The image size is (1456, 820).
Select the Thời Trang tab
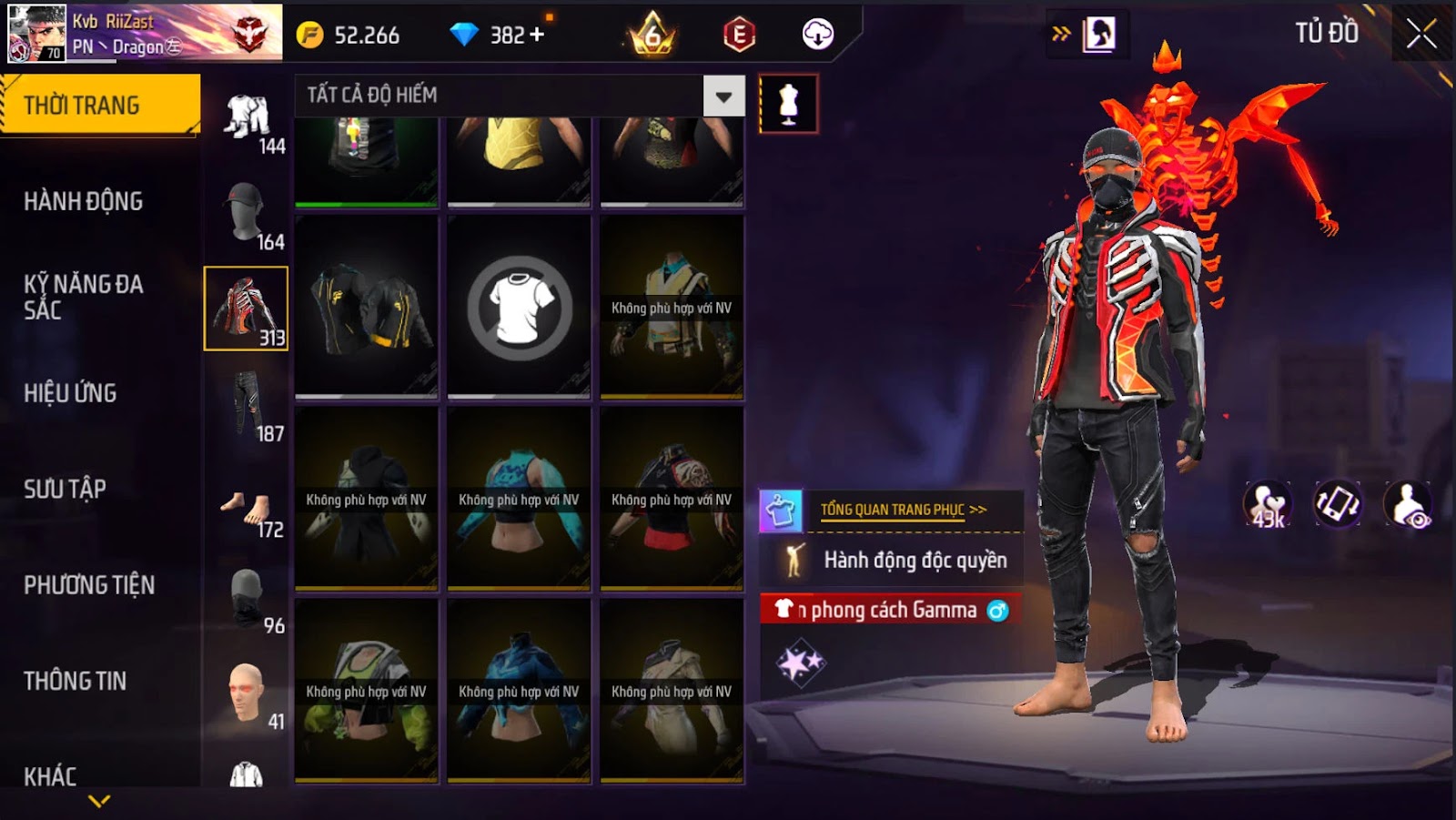100,105
